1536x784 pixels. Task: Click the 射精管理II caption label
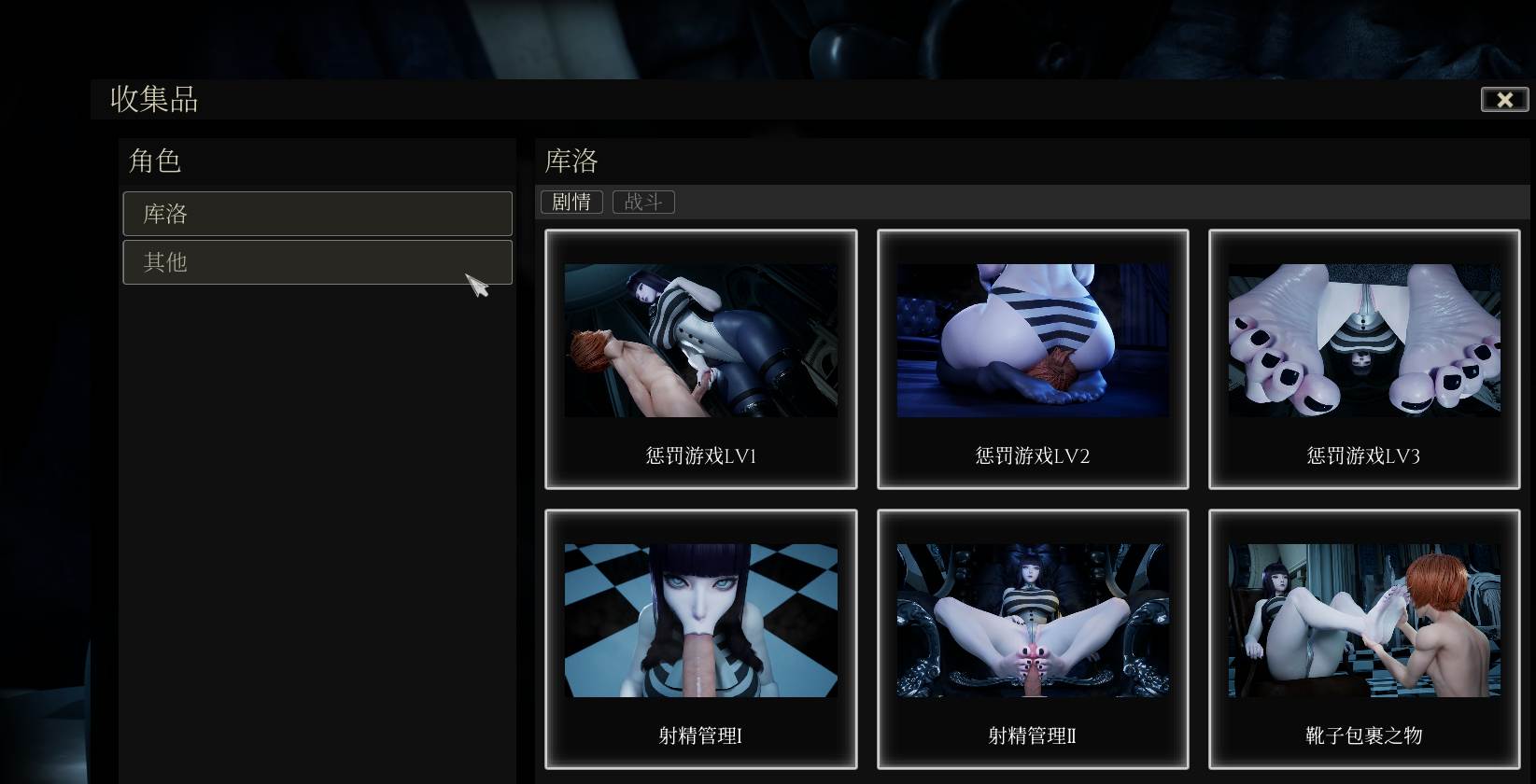[1033, 736]
